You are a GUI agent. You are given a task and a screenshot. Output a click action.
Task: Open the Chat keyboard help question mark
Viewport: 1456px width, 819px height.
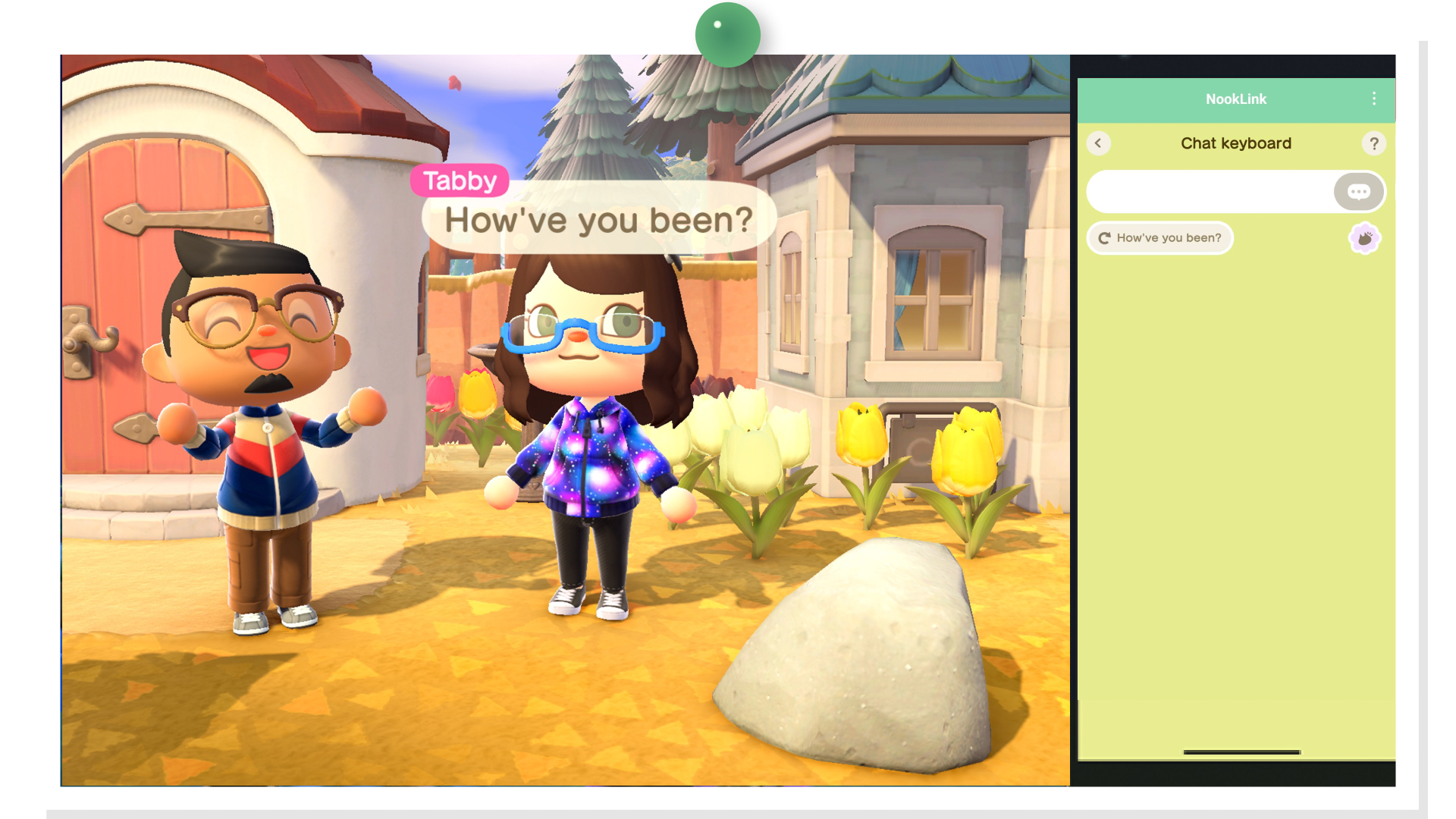tap(1373, 143)
